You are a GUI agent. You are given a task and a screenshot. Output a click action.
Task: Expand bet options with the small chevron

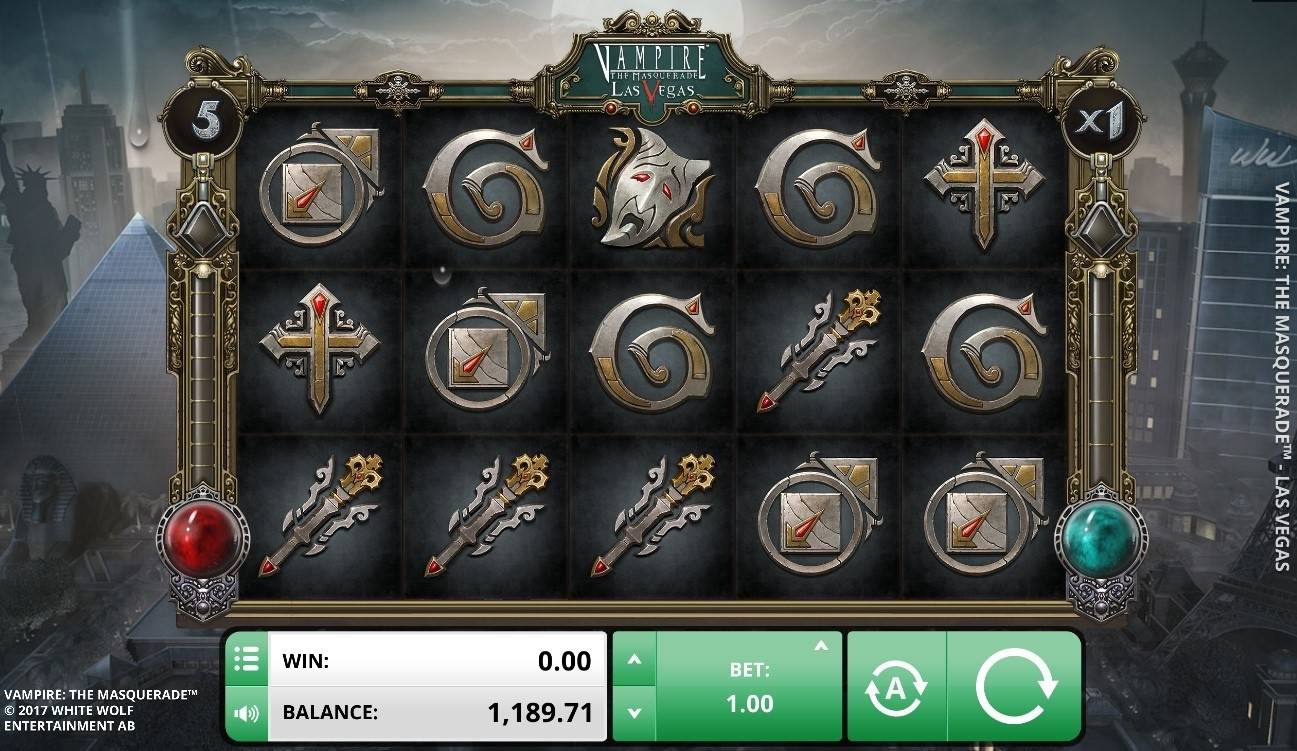point(821,646)
